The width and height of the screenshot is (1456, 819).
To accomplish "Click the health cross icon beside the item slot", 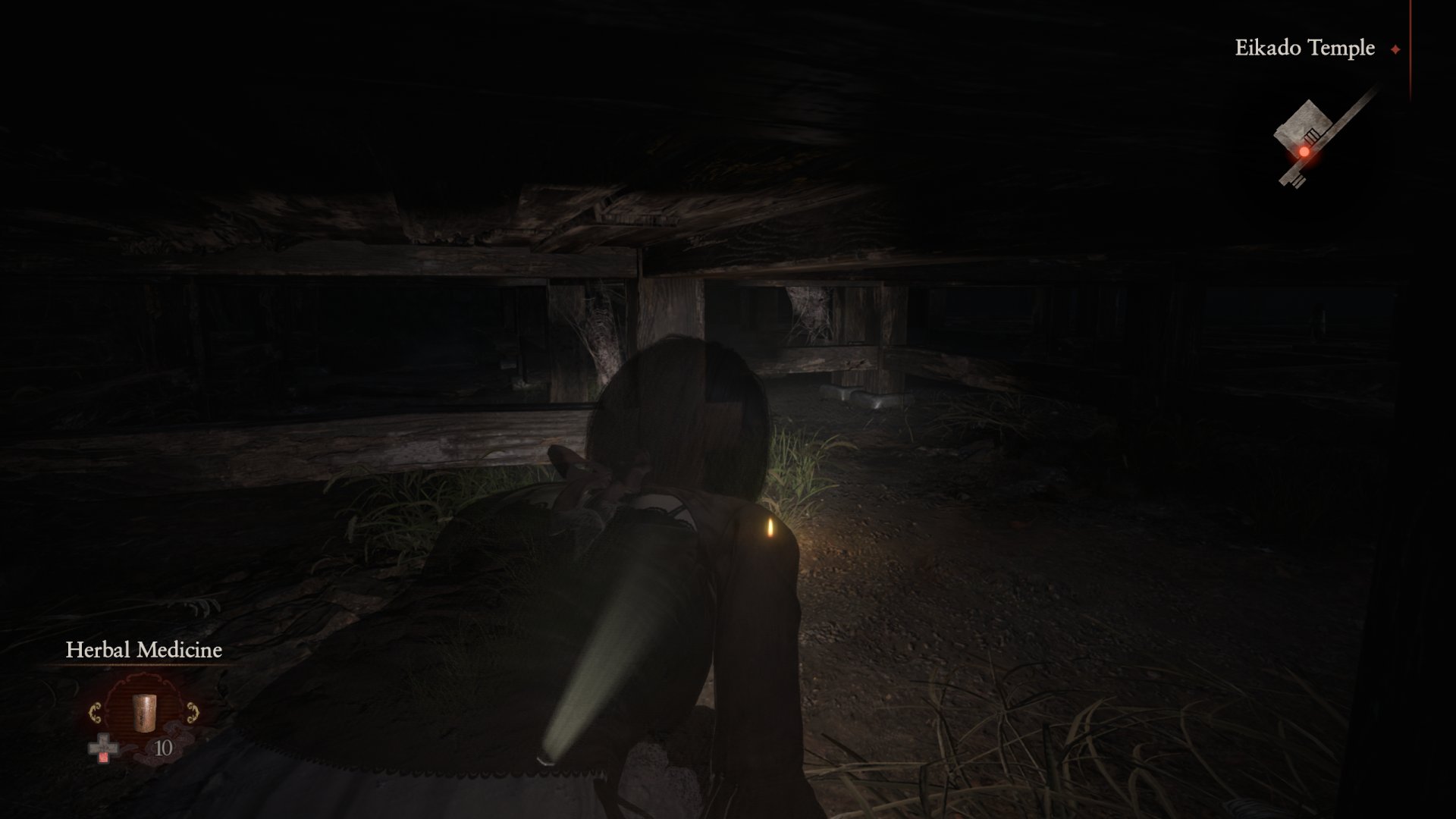I will [103, 747].
